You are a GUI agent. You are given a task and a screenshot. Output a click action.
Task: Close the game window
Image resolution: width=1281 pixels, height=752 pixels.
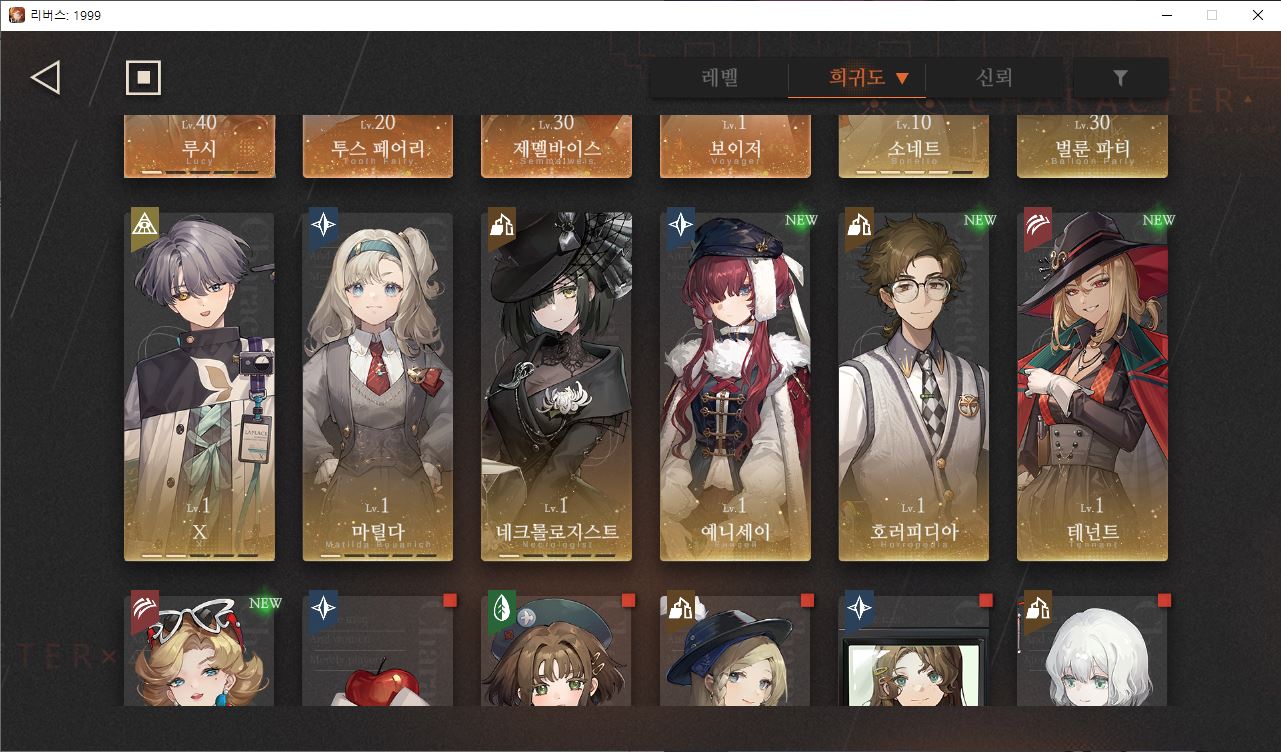(x=1257, y=15)
